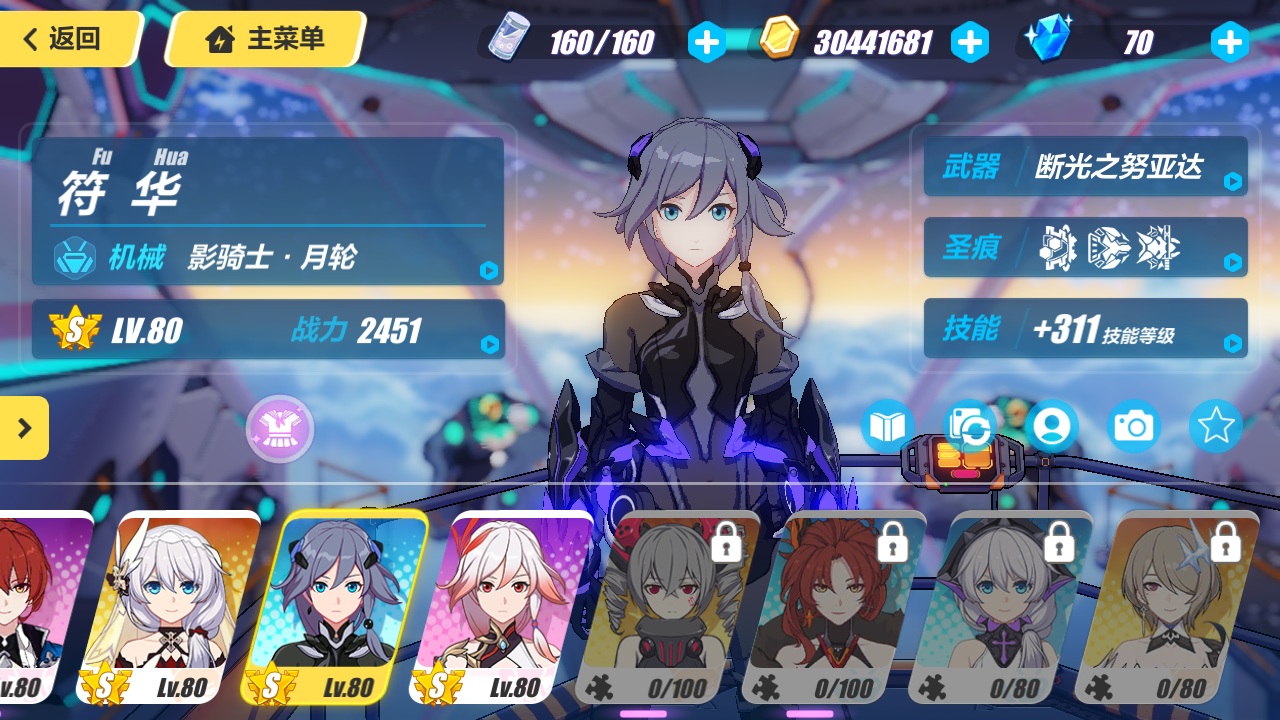Take a screenshot with the camera icon
Image resolution: width=1280 pixels, height=720 pixels.
[1133, 427]
